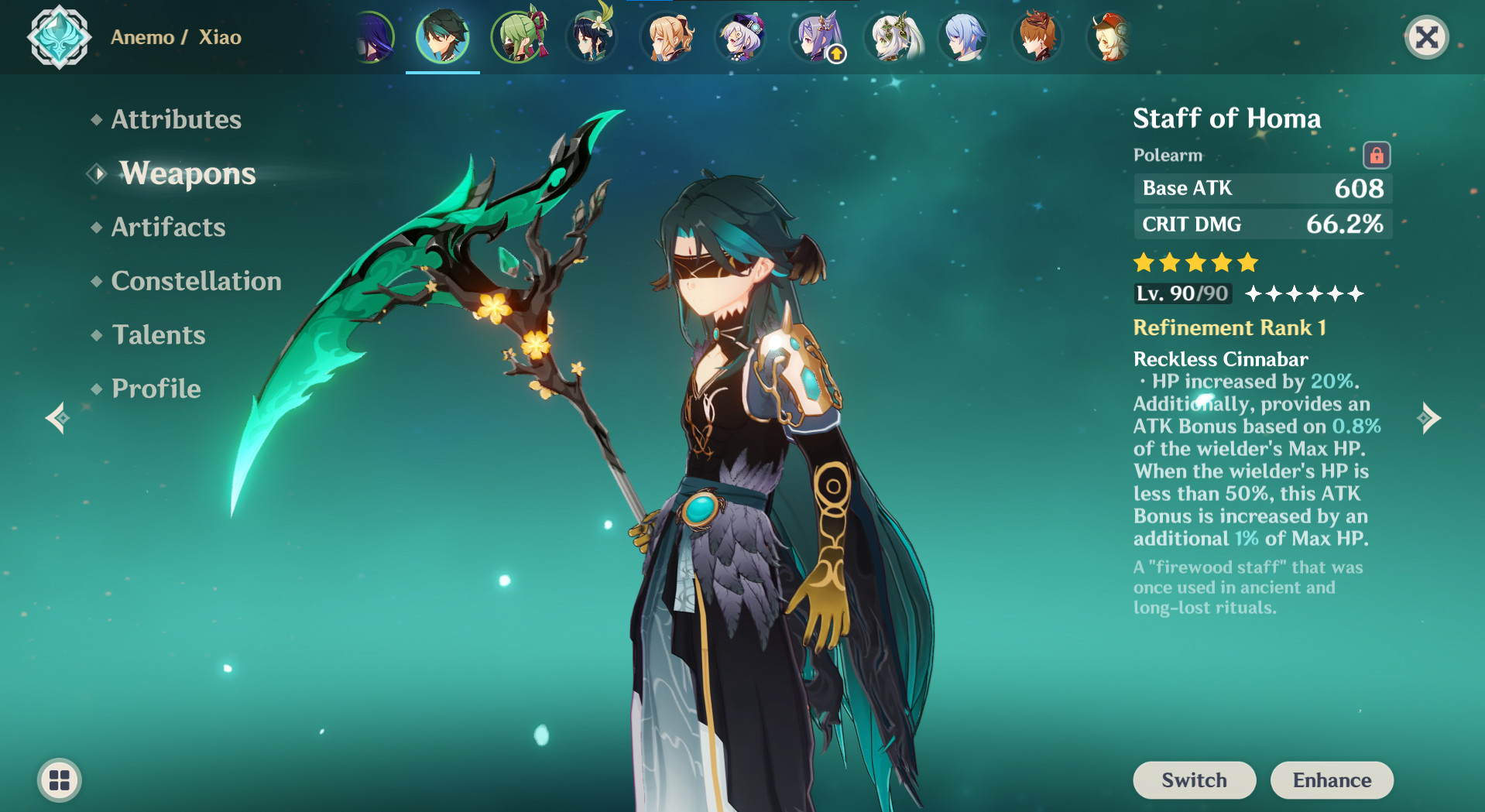
Task: Navigate to previous character with left chevron
Action: pos(57,418)
